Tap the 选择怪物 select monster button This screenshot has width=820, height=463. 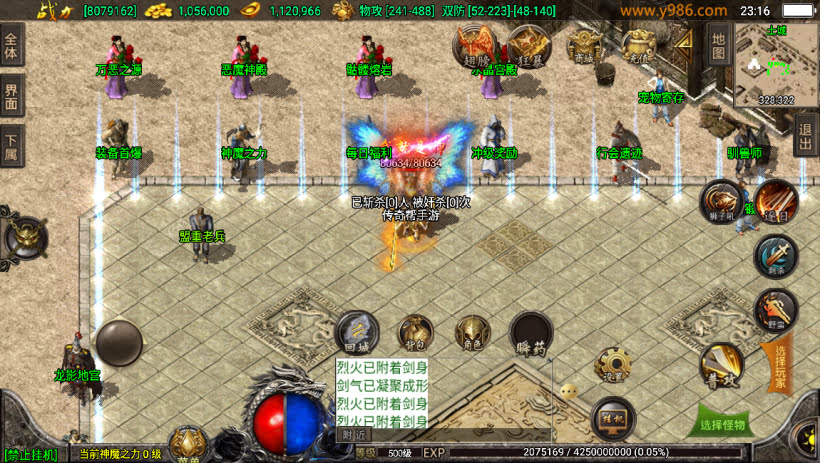(x=723, y=424)
